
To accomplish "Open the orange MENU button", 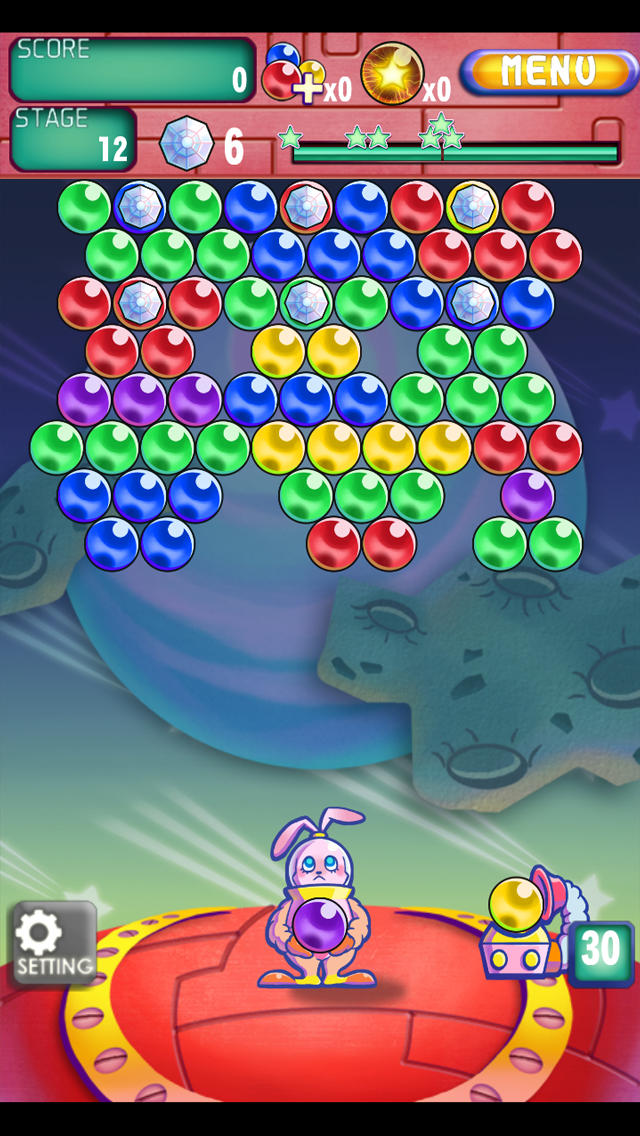I will pos(547,72).
